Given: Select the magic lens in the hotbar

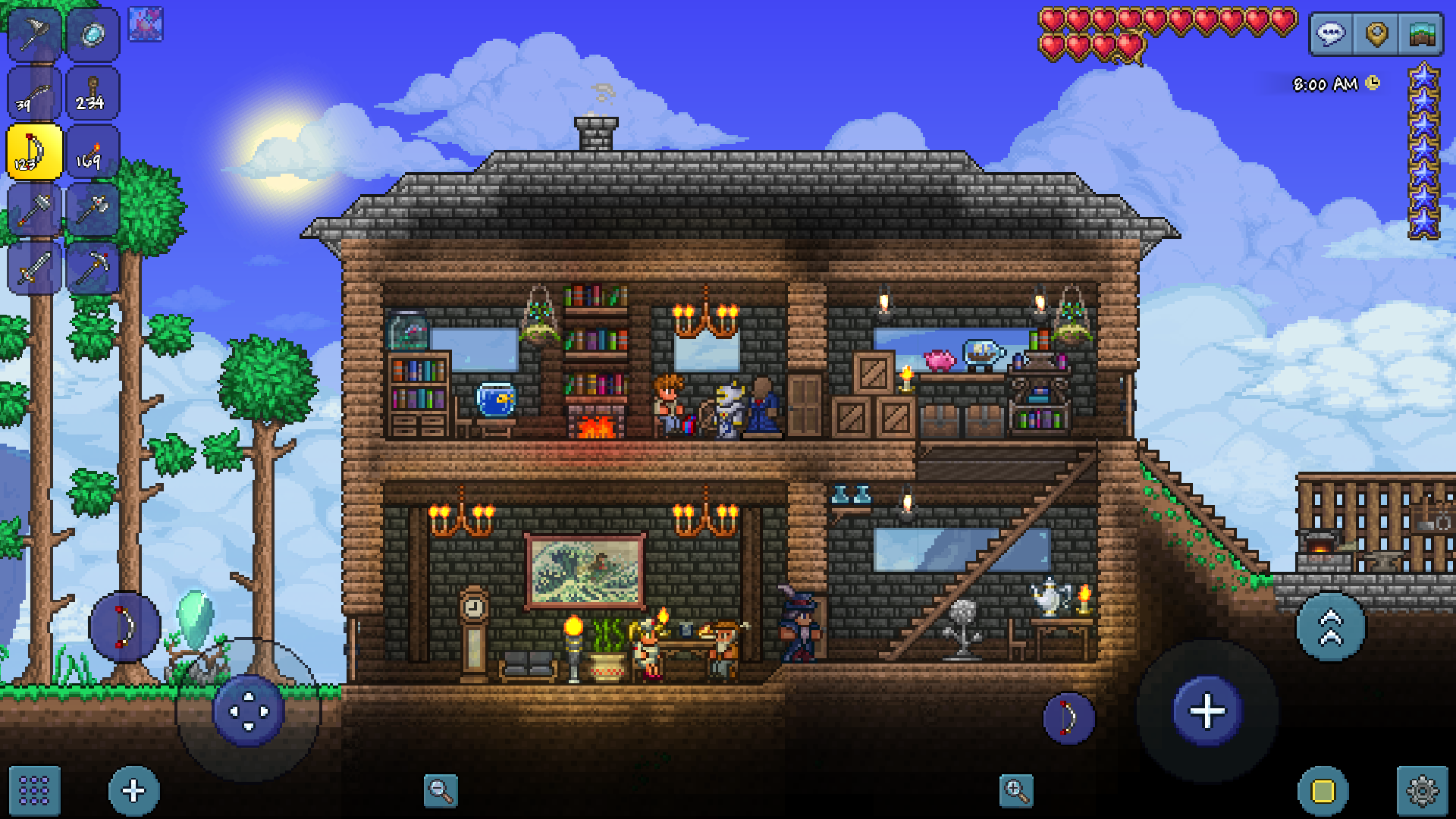Looking at the screenshot, I should [93, 33].
